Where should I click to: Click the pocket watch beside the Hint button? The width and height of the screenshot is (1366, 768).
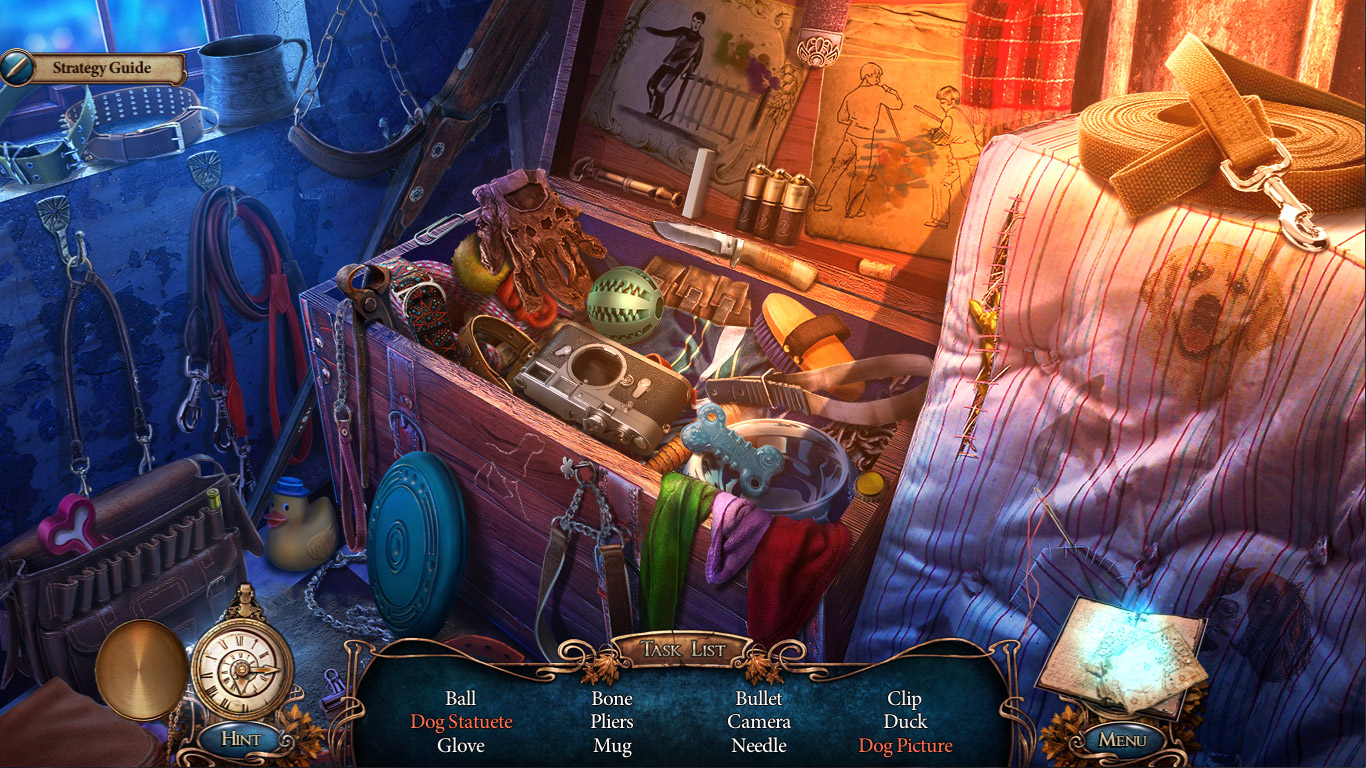(240, 665)
